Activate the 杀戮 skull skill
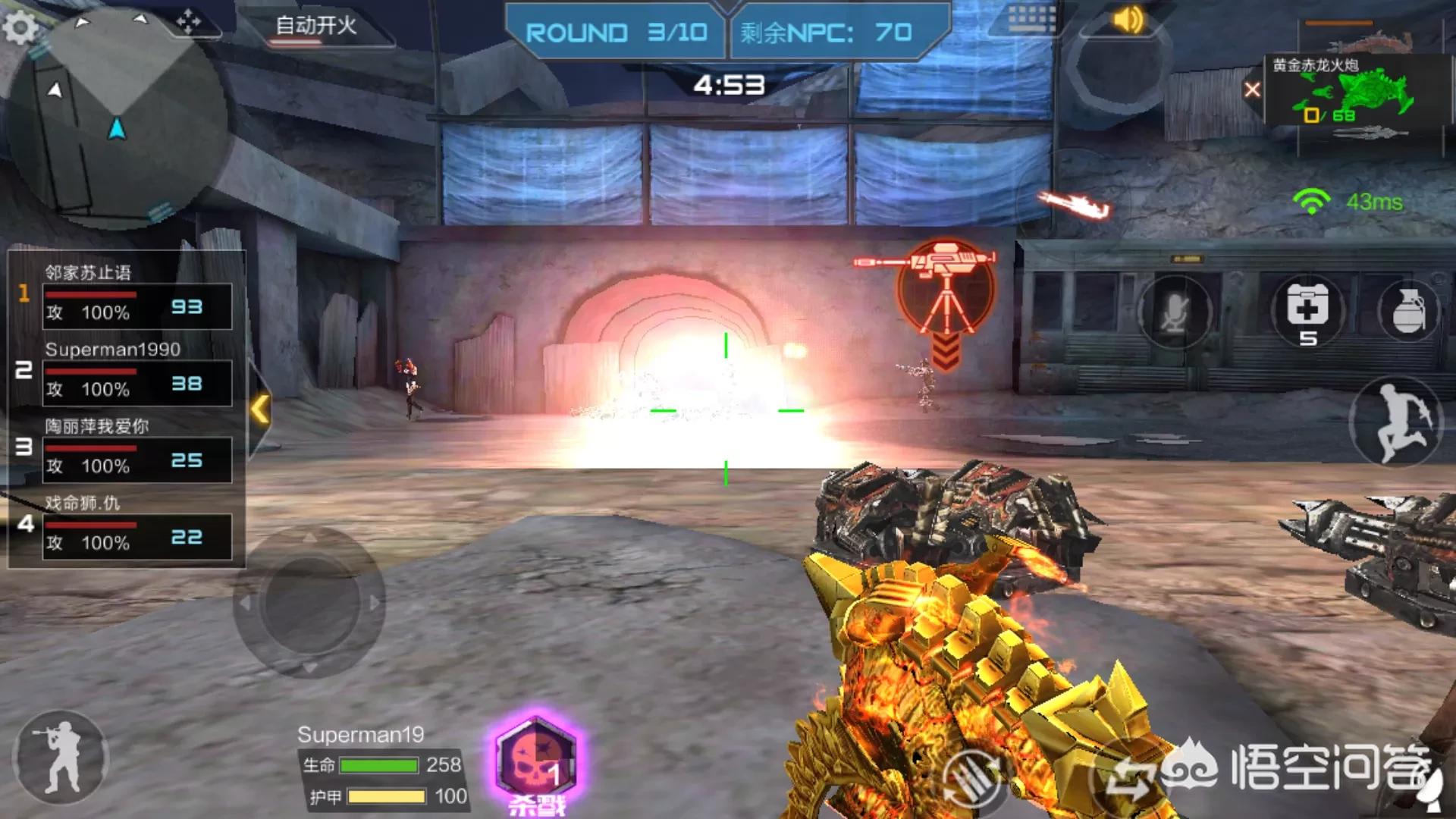This screenshot has width=1456, height=819. (536, 762)
